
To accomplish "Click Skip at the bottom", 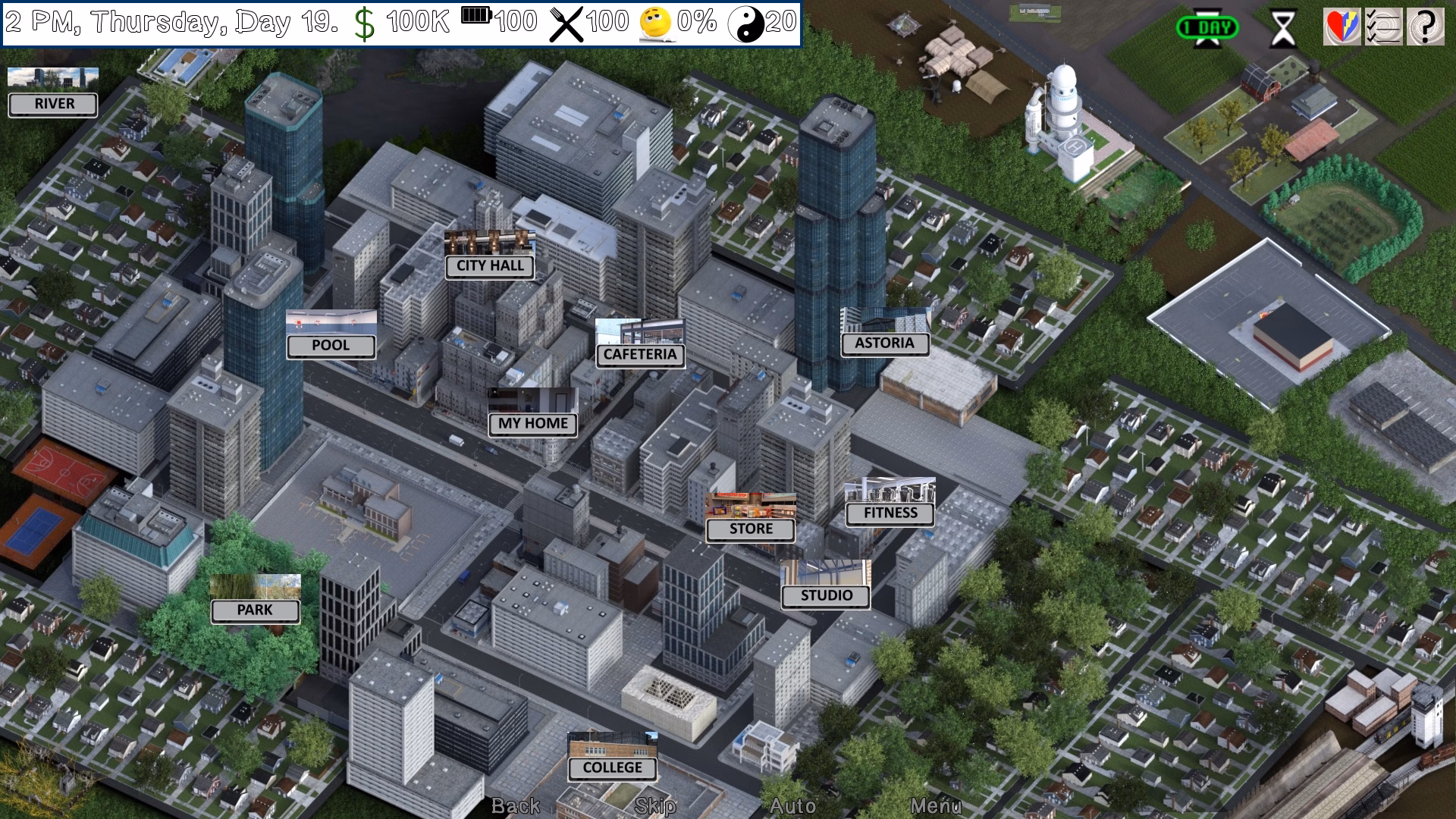I will pos(654,807).
